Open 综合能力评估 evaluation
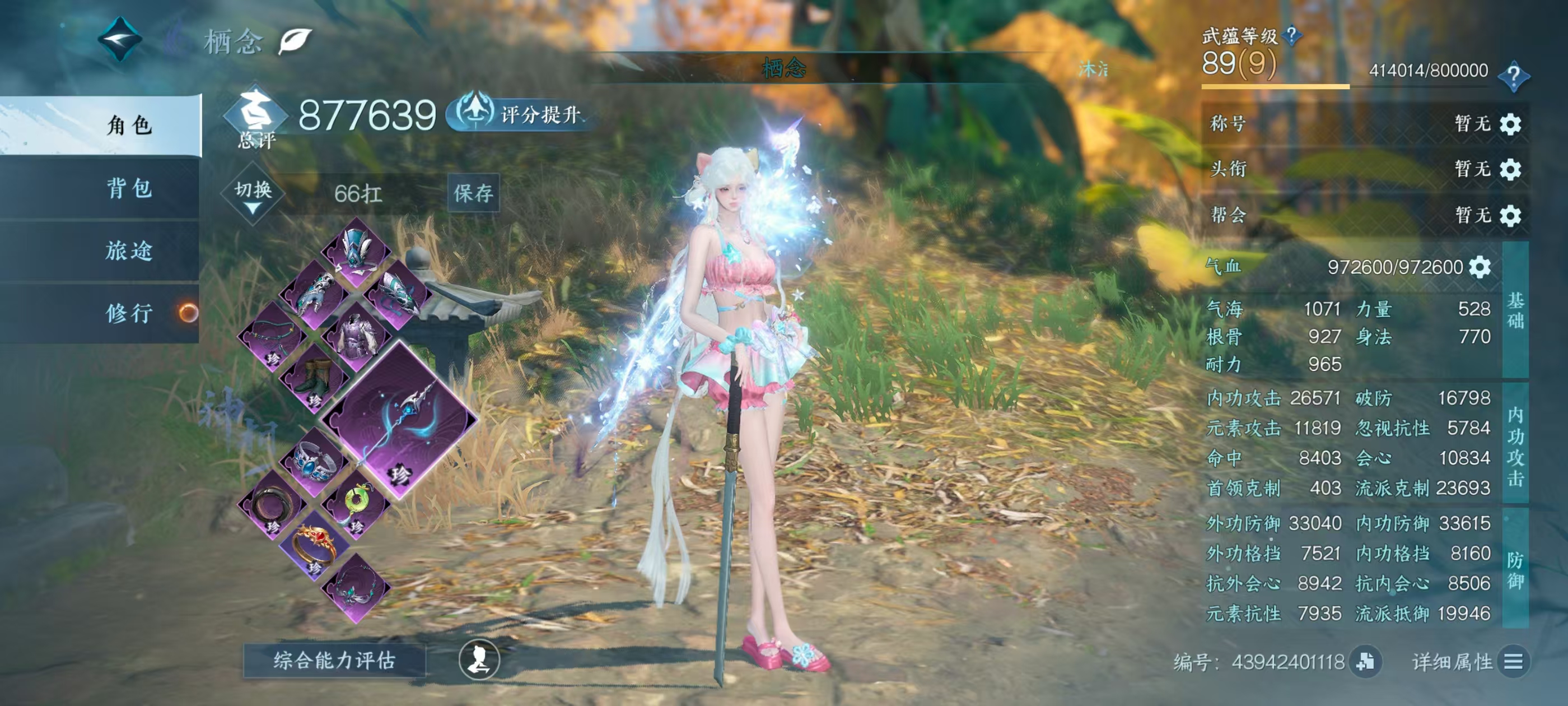 (x=334, y=659)
